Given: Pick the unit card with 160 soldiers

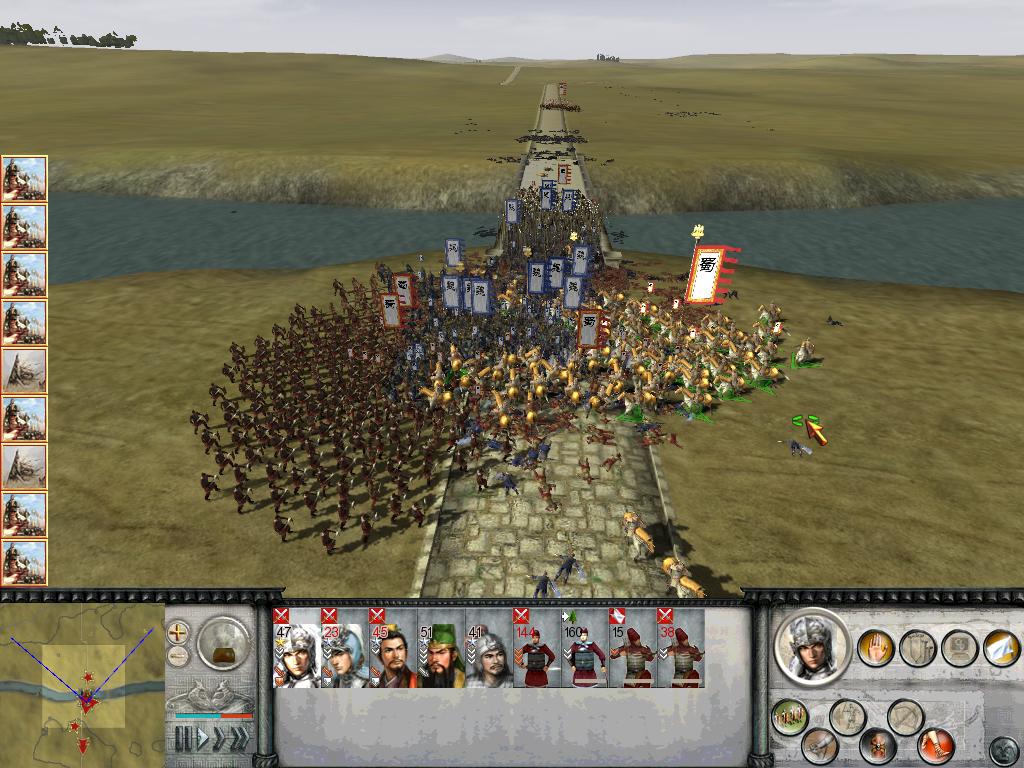Looking at the screenshot, I should click(584, 648).
